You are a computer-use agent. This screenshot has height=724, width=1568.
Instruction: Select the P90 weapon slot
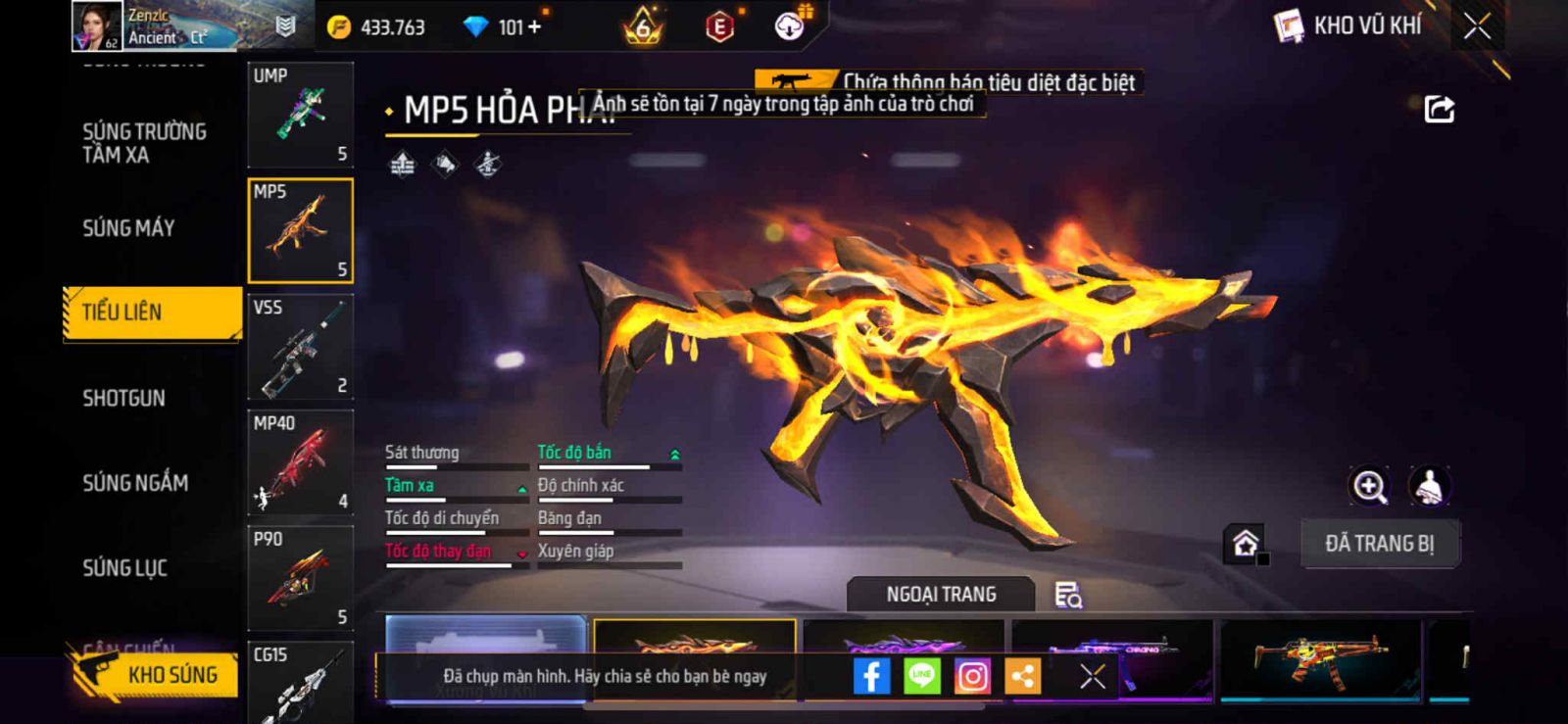pos(300,578)
